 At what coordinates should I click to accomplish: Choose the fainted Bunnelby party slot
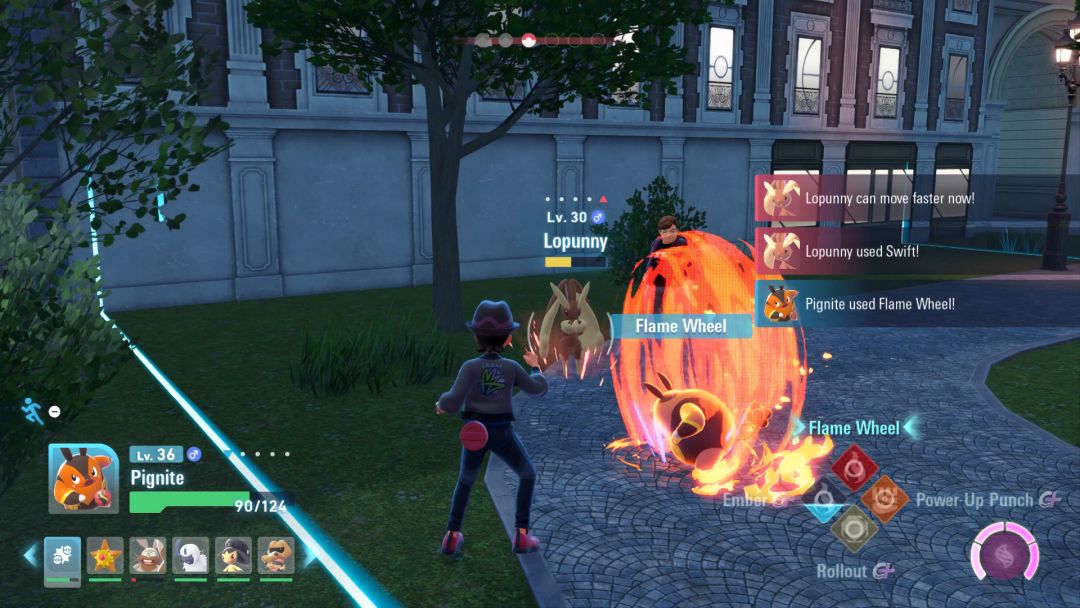coord(148,557)
